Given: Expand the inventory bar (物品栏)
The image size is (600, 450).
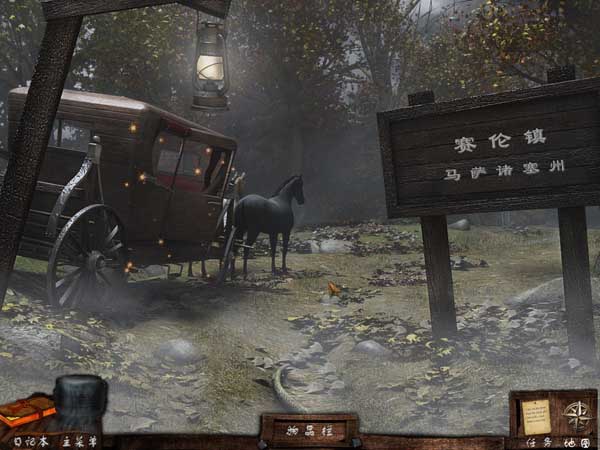Looking at the screenshot, I should pos(308,428).
